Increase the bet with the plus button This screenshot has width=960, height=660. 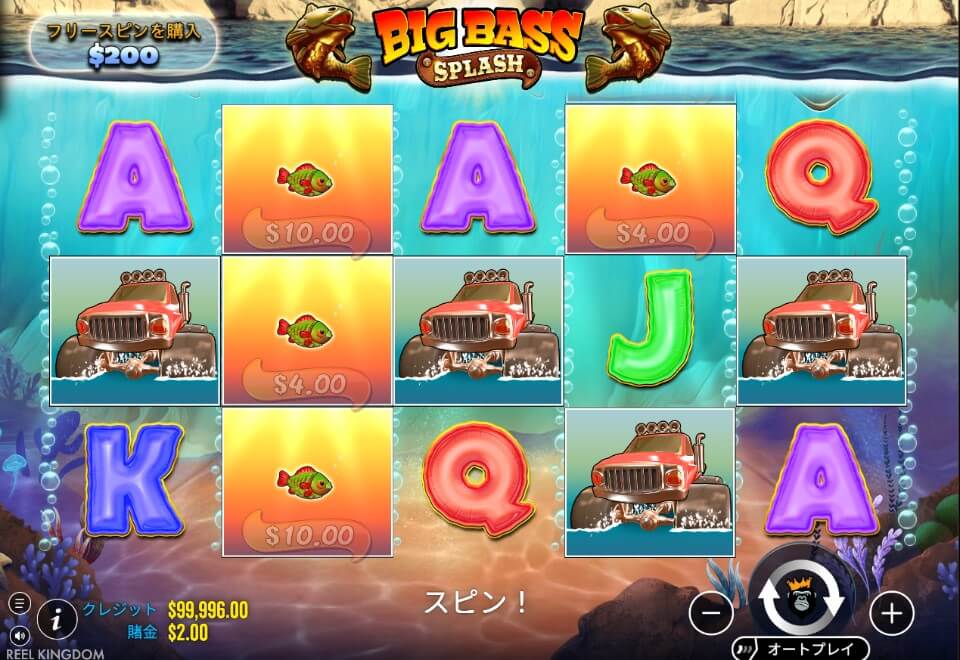[x=892, y=610]
